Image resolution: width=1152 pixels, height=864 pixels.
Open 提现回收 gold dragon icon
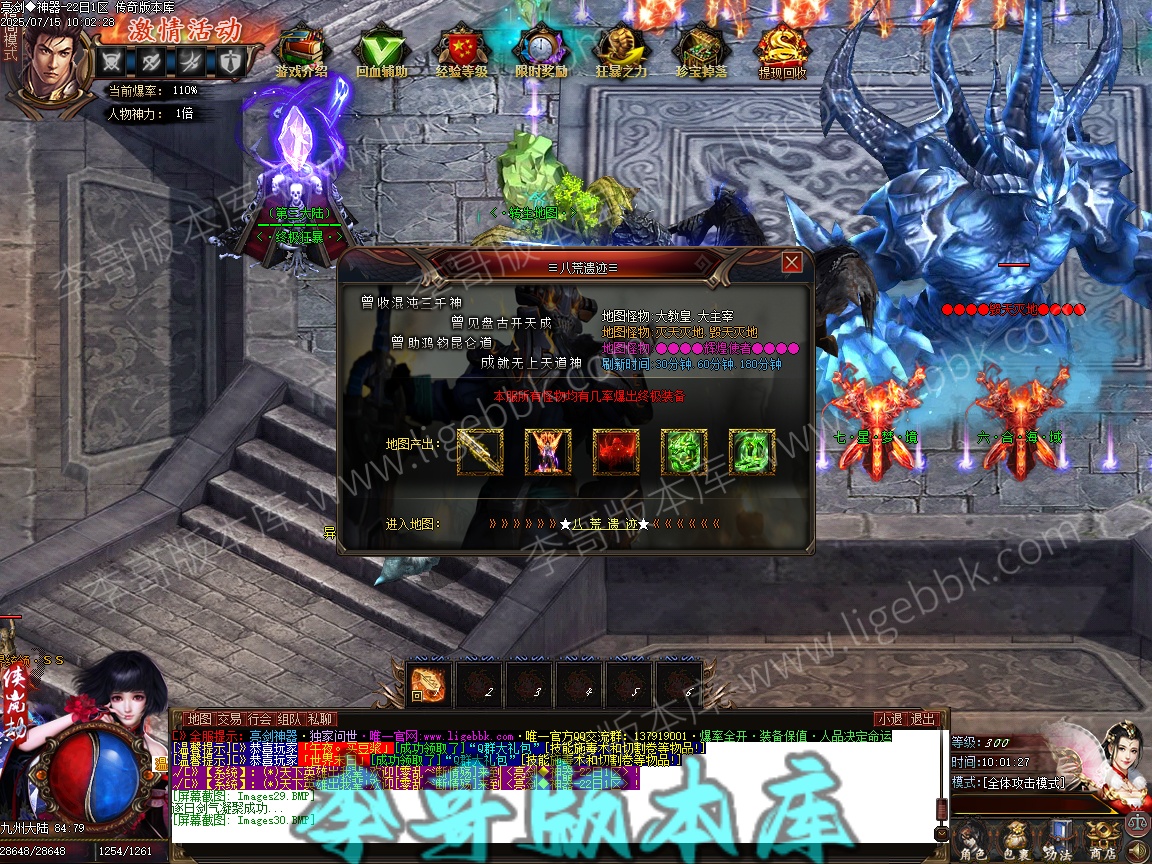pyautogui.click(x=782, y=48)
